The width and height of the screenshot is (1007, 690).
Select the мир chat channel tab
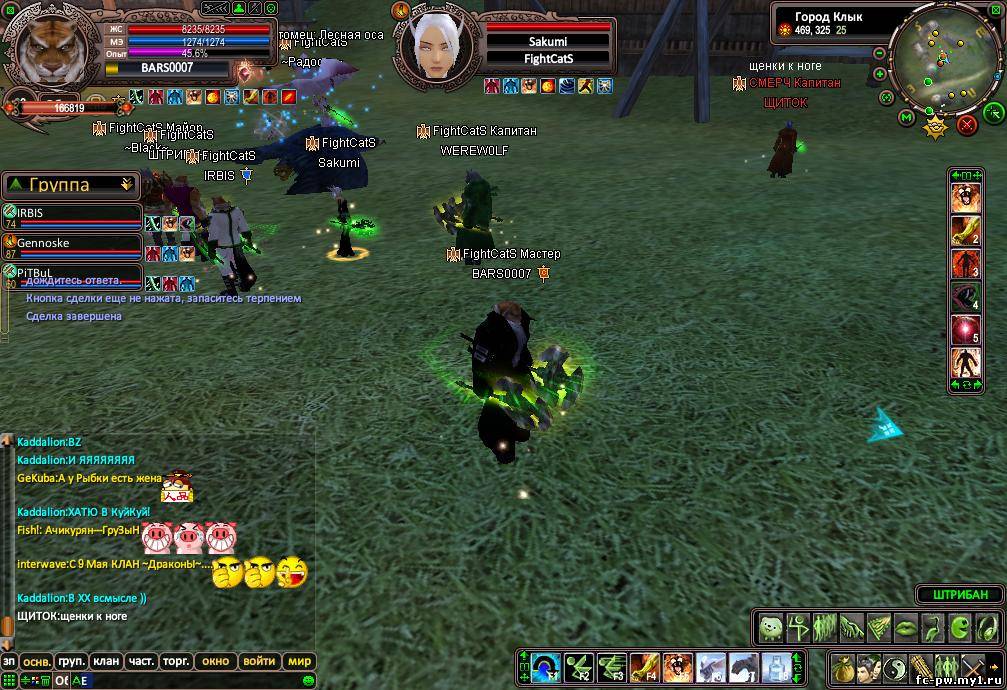299,661
